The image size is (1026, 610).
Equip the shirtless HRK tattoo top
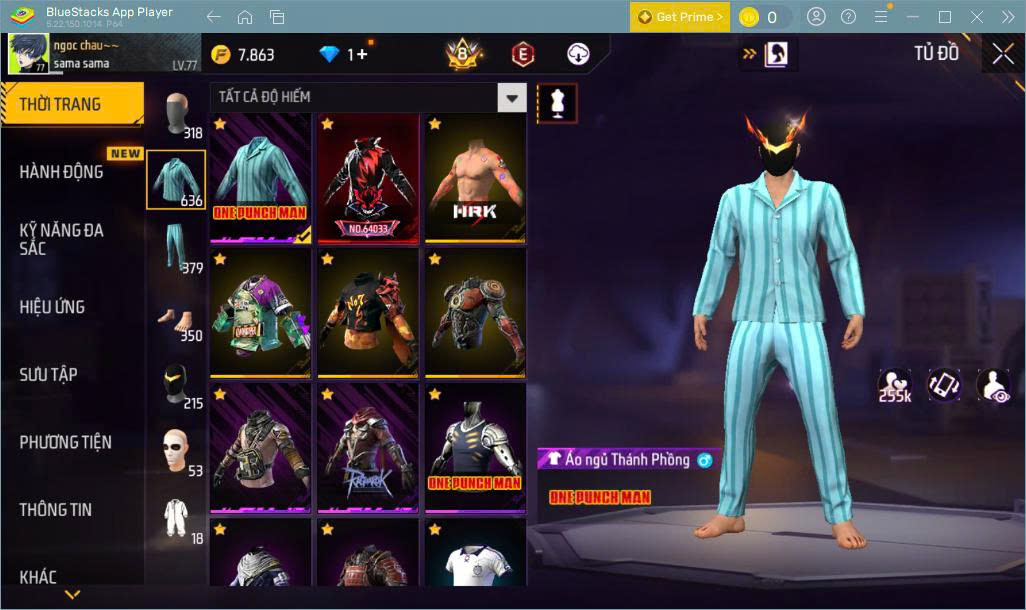[475, 177]
